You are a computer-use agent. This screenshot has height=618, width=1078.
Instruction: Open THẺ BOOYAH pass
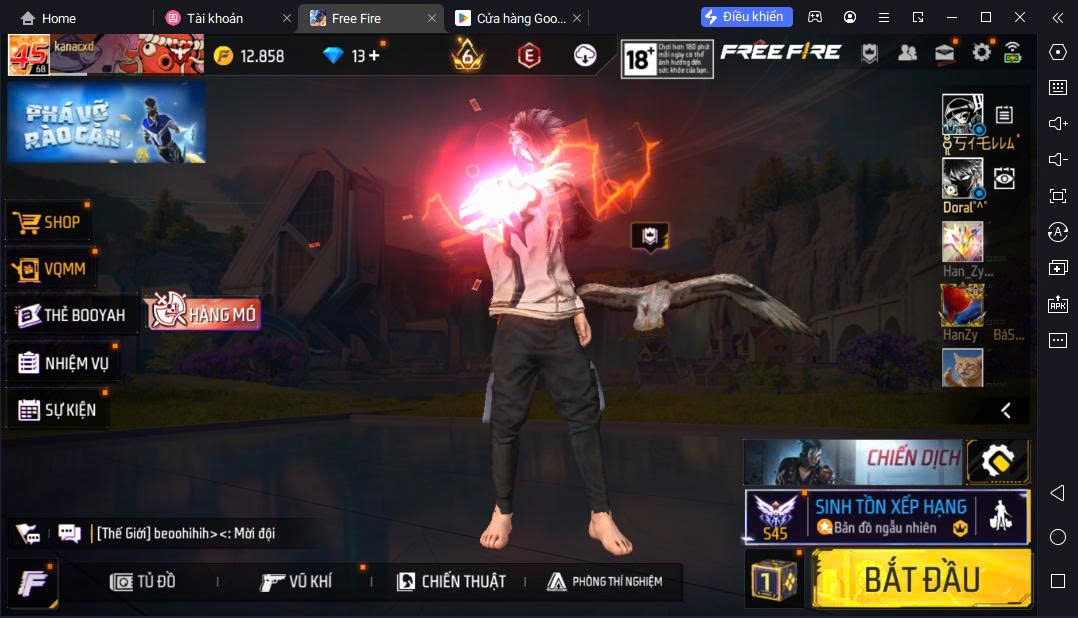click(x=72, y=315)
